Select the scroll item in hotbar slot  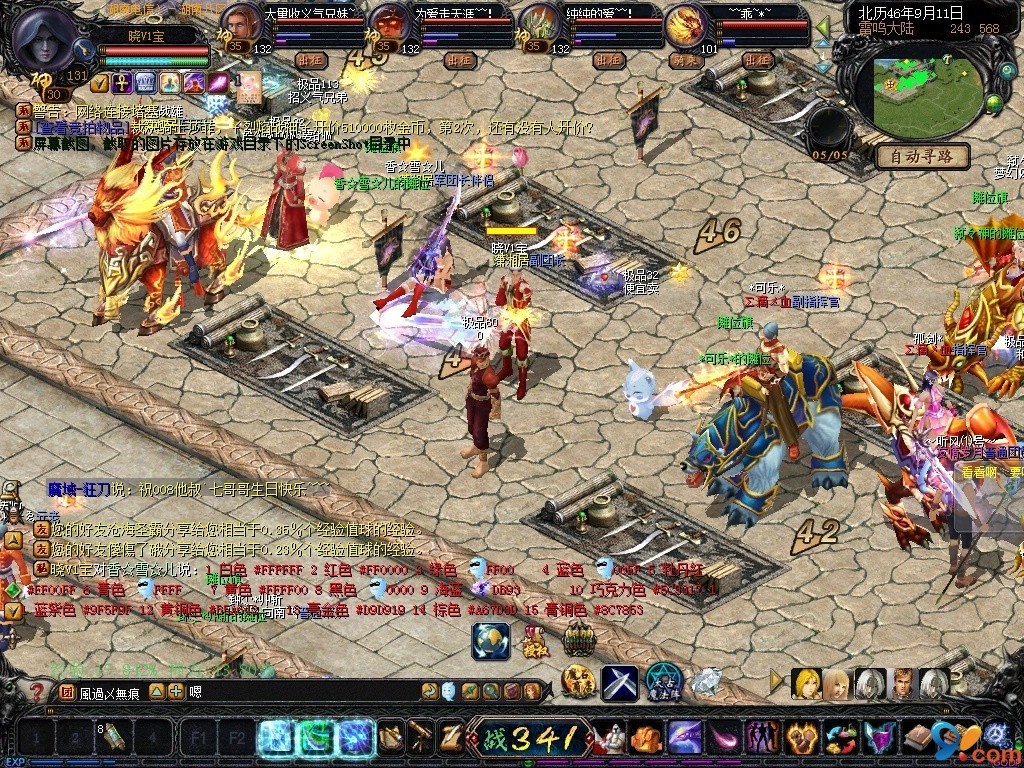[x=115, y=740]
